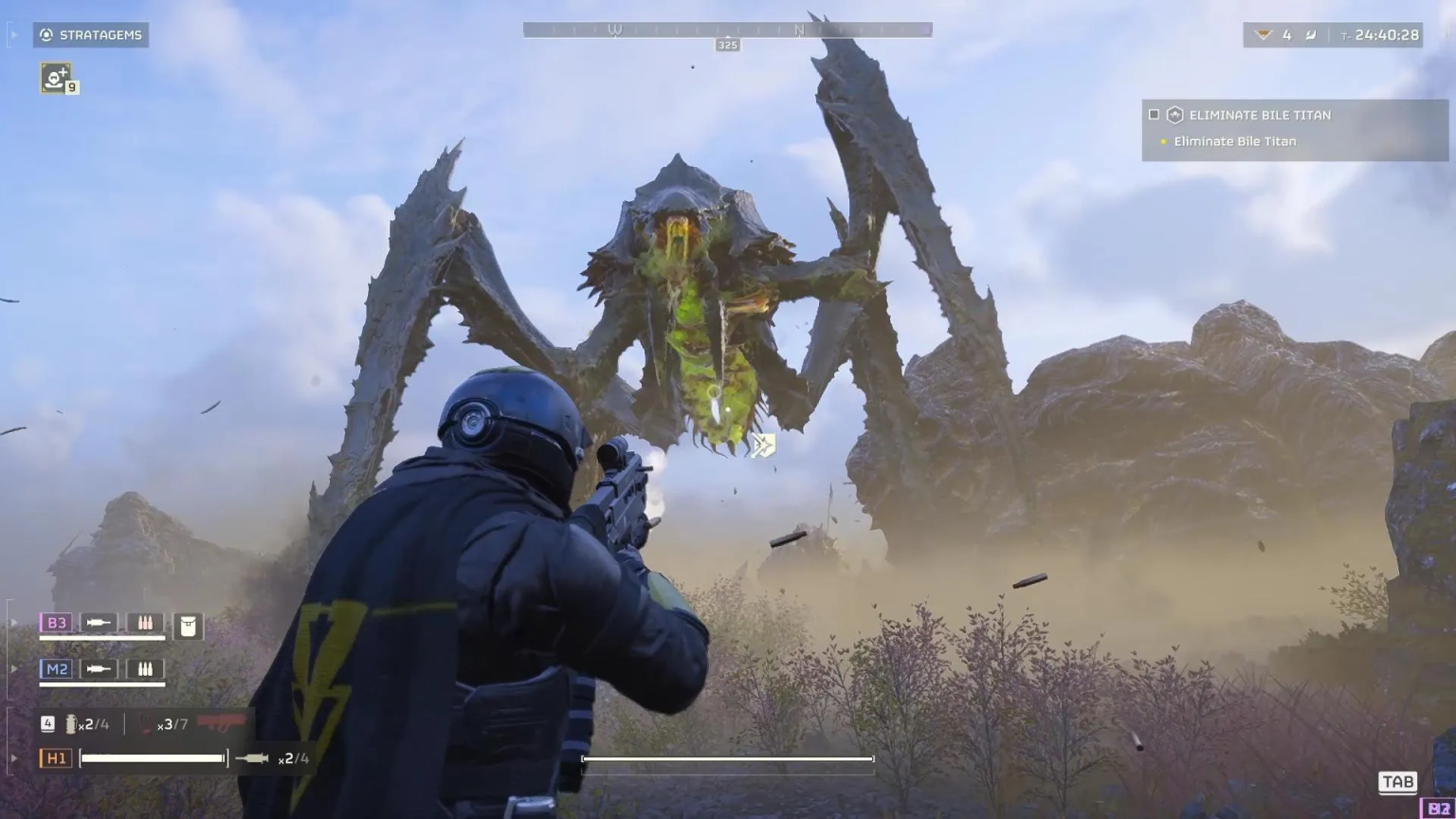Click the ammo magazine icon on M2's row
Viewport: 1456px width, 819px height.
click(145, 669)
